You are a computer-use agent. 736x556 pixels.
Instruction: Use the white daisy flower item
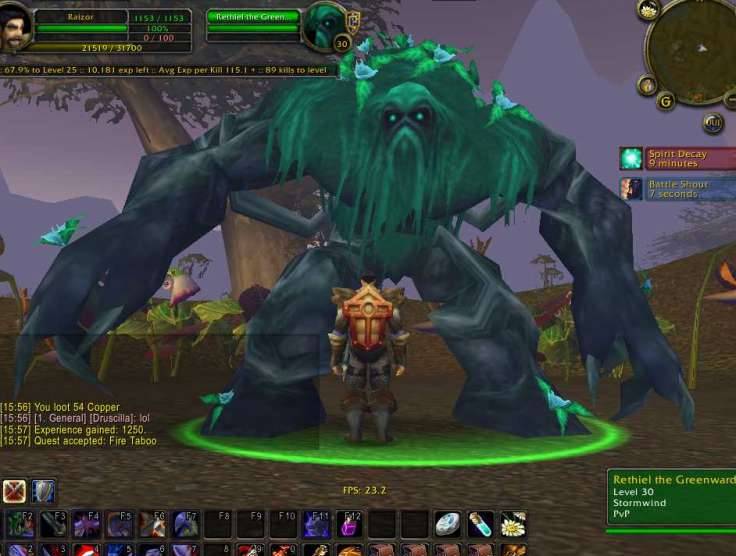coord(513,523)
